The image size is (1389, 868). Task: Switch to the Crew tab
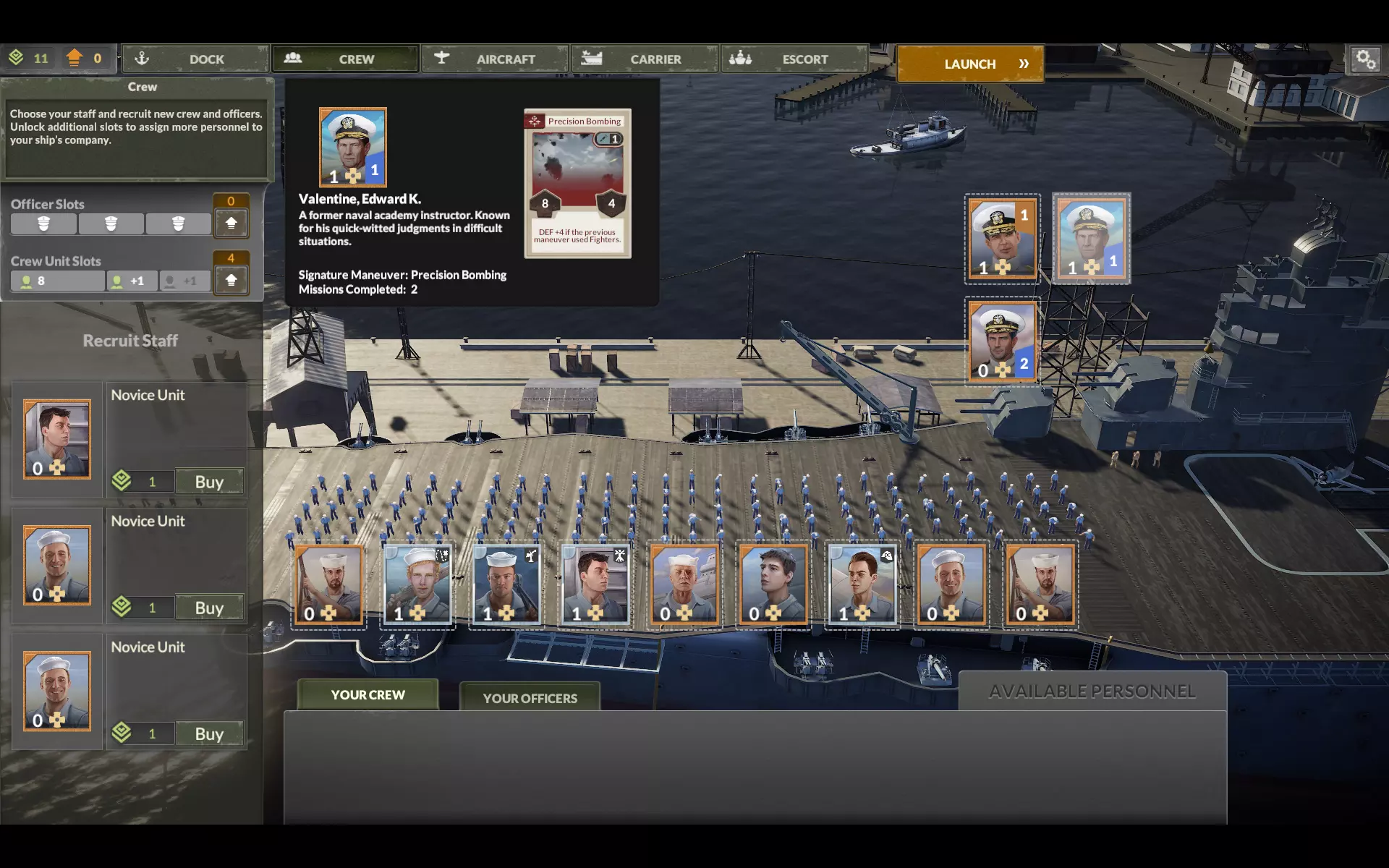[346, 59]
